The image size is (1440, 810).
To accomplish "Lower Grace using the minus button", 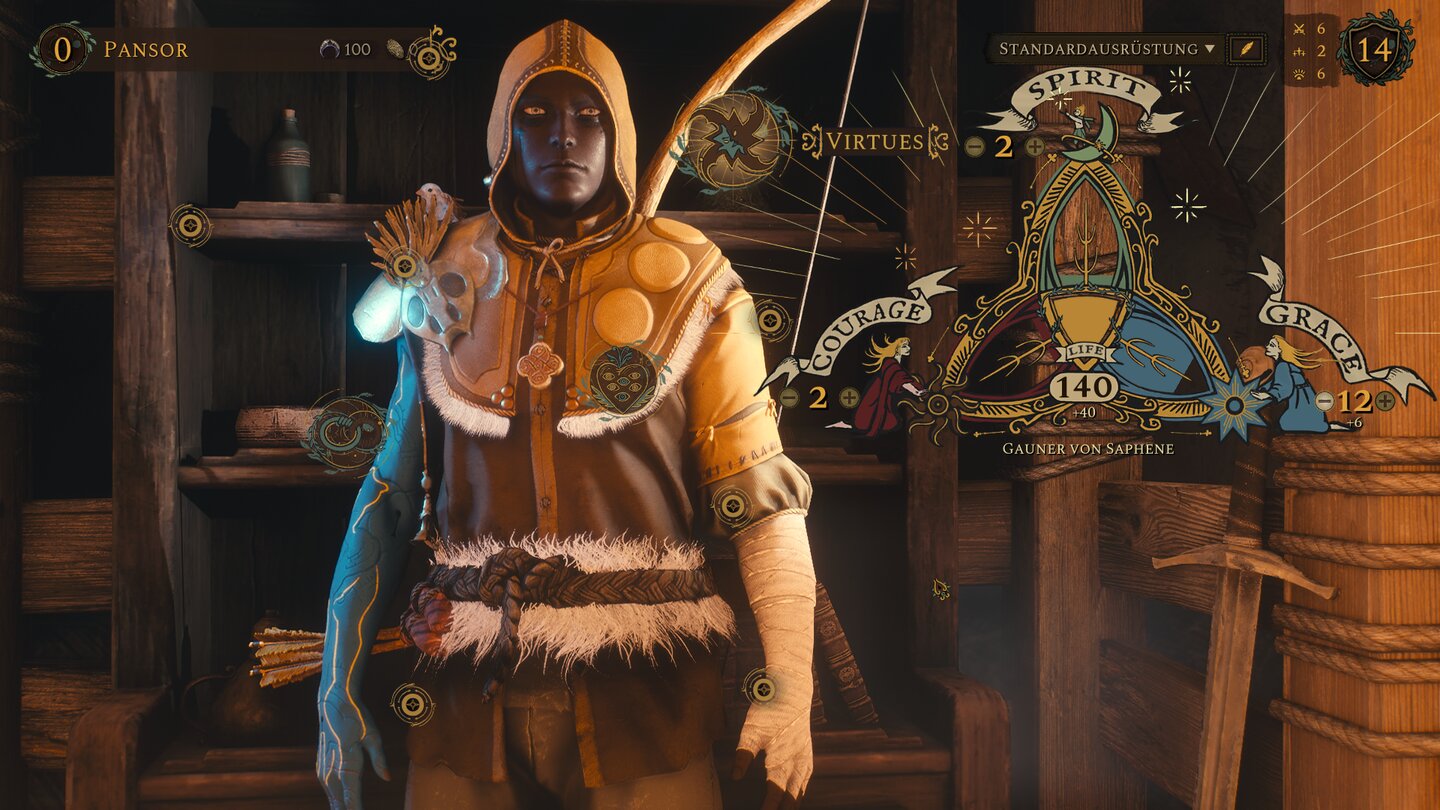I will (1324, 401).
